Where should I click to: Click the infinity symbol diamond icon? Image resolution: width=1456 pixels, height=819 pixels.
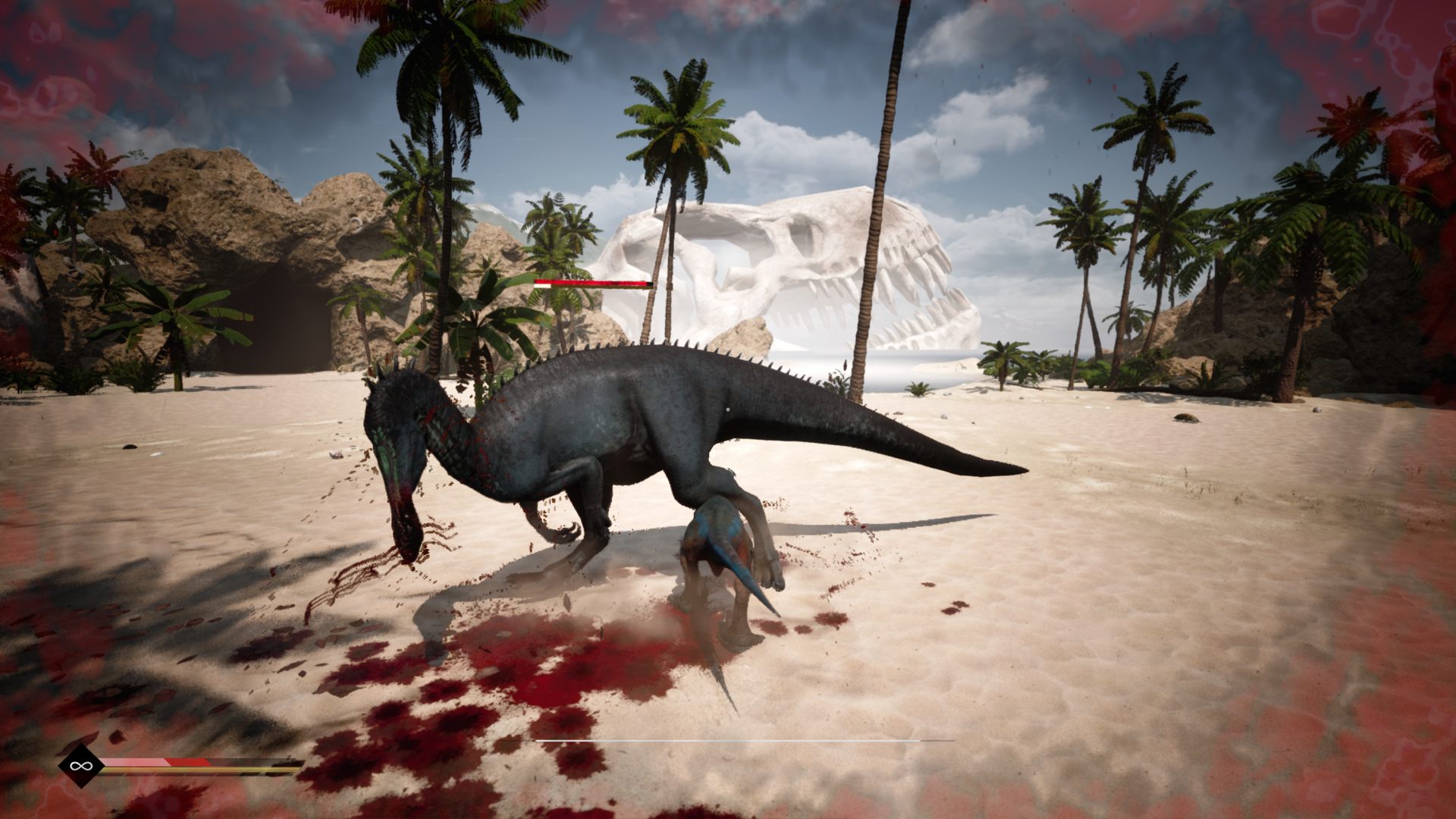coord(77,766)
